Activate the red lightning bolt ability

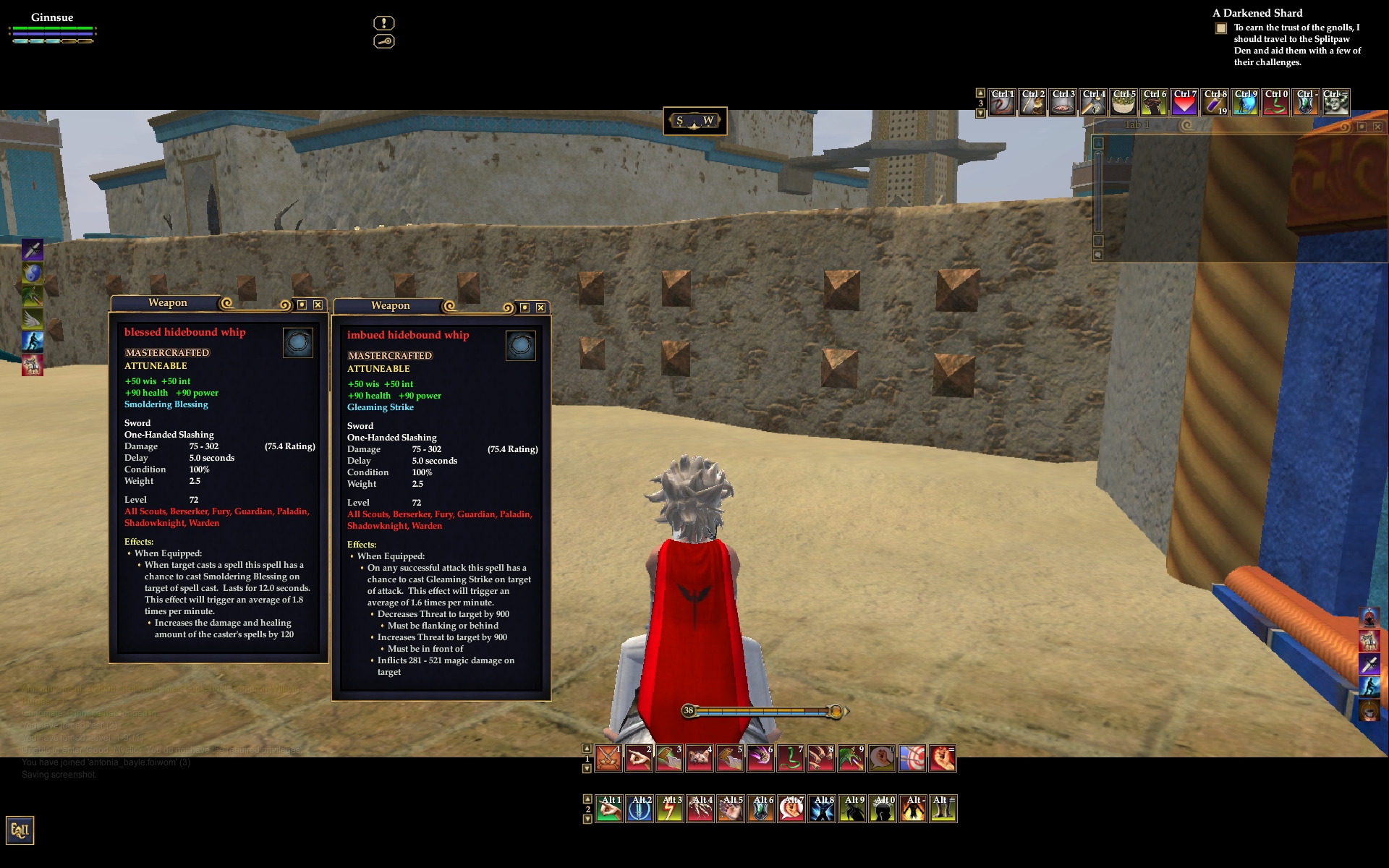pyautogui.click(x=670, y=809)
